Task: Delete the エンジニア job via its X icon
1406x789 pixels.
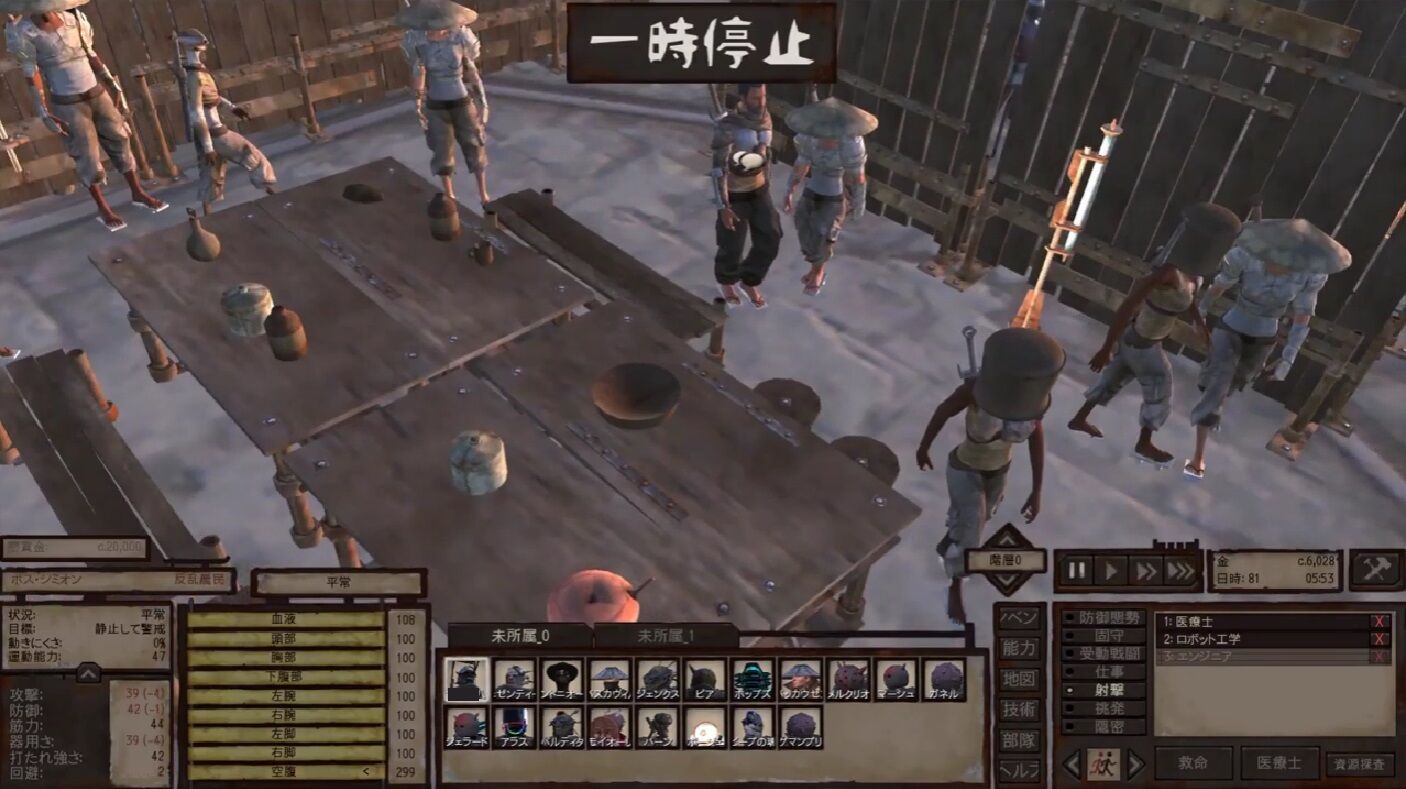Action: point(1381,655)
